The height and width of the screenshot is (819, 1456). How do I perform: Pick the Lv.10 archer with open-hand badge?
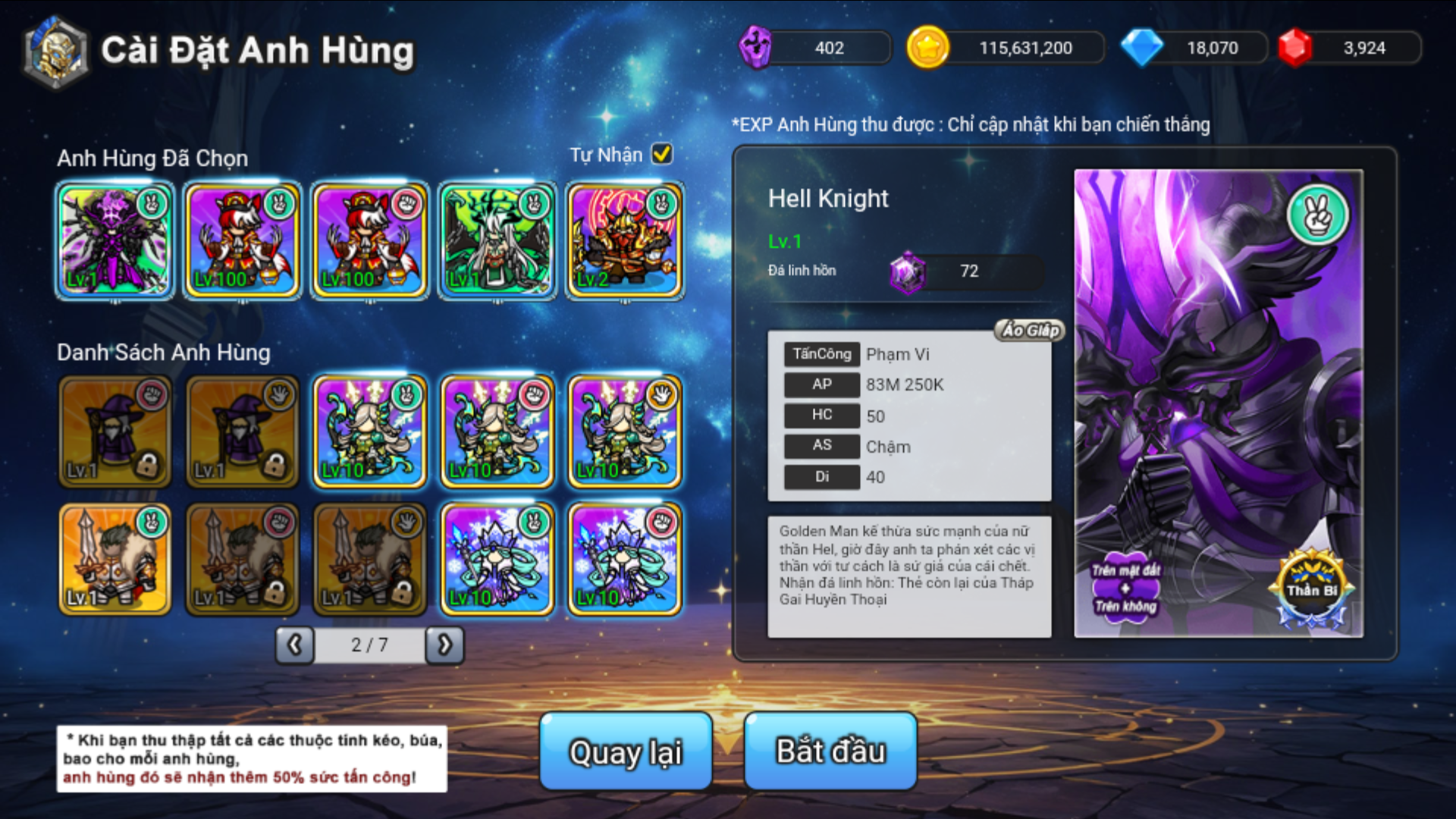pos(624,431)
